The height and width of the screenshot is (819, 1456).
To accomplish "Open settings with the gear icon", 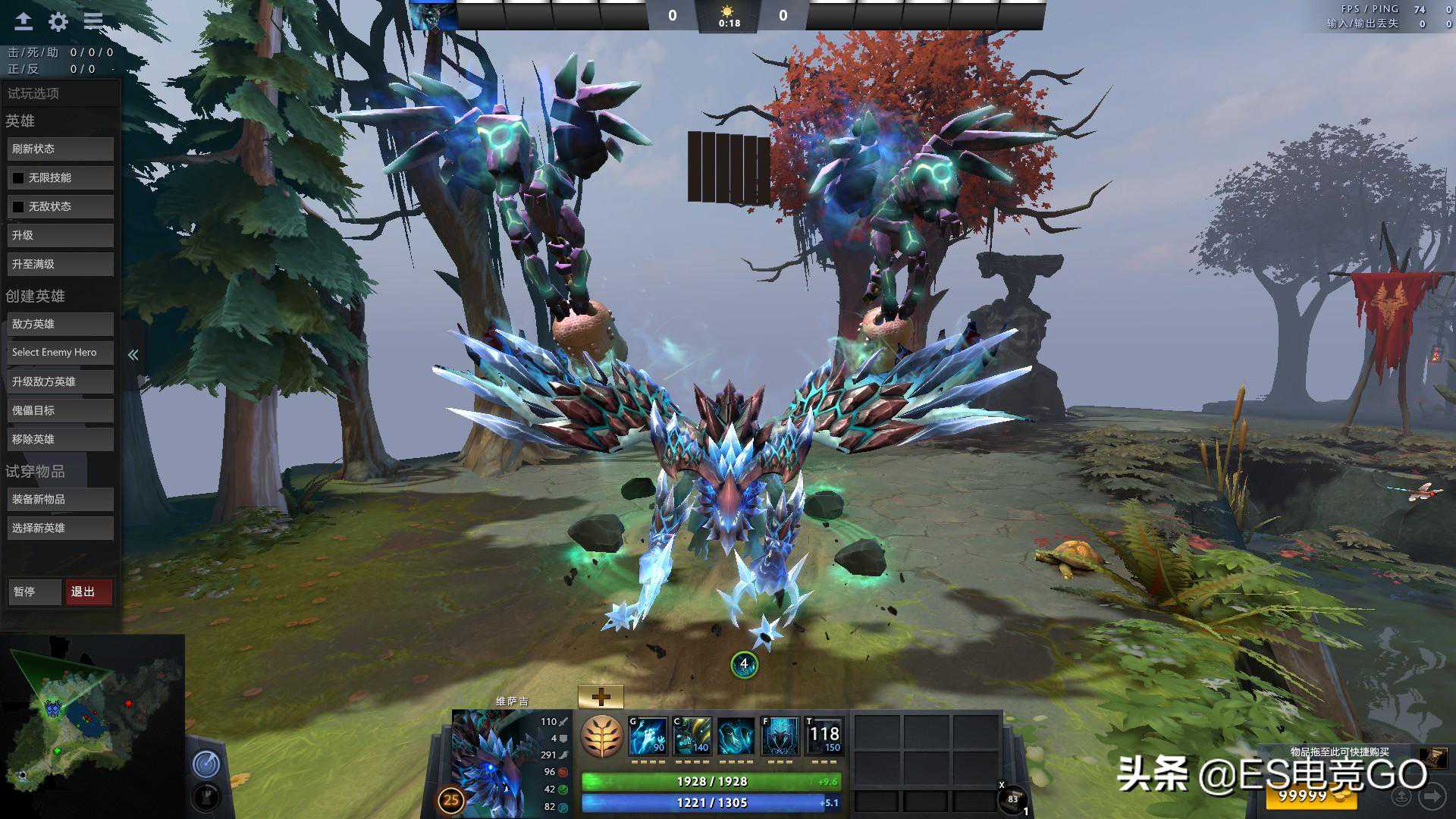I will [x=58, y=22].
